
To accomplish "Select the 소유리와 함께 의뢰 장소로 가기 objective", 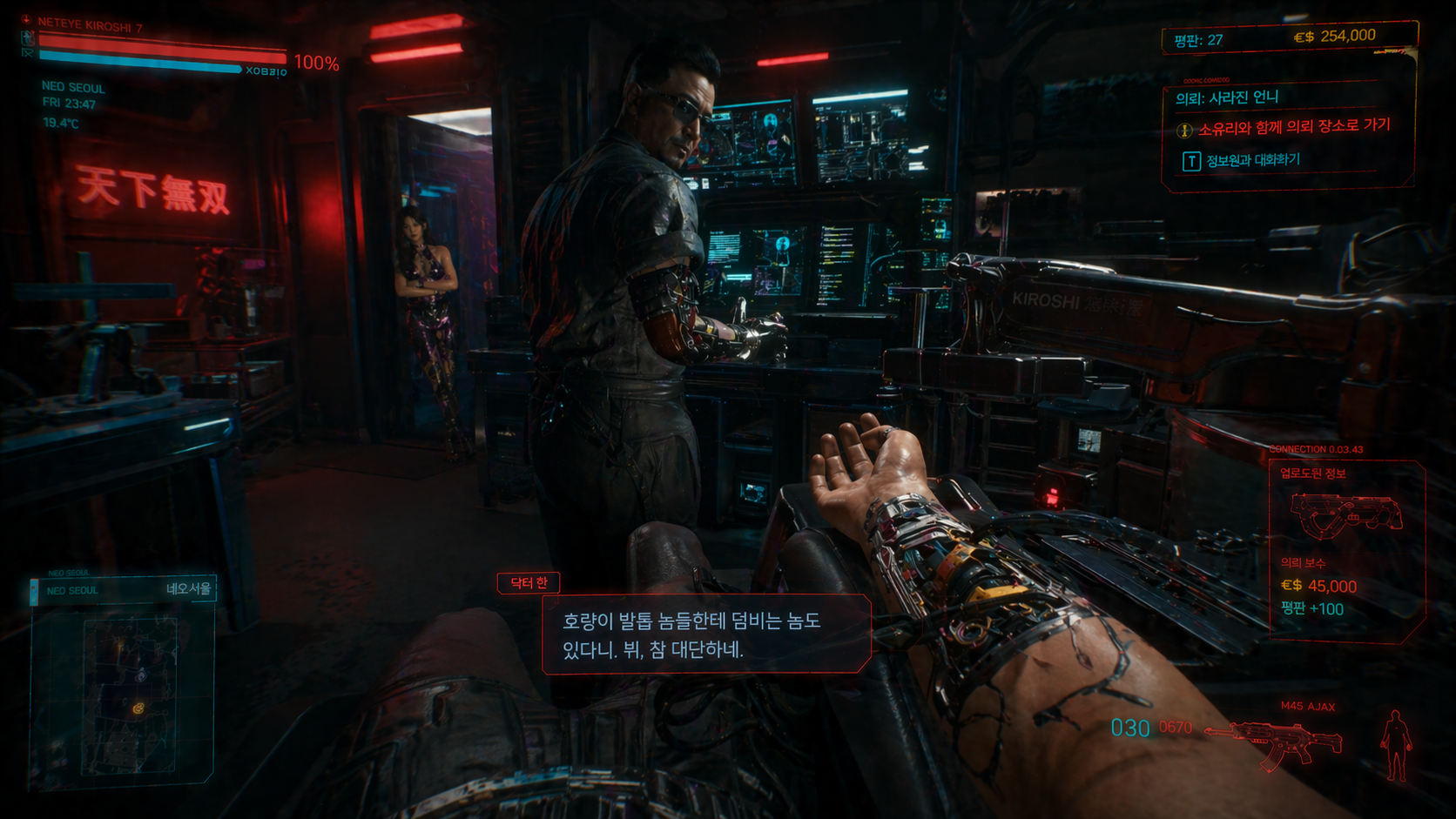I will pos(1294,128).
